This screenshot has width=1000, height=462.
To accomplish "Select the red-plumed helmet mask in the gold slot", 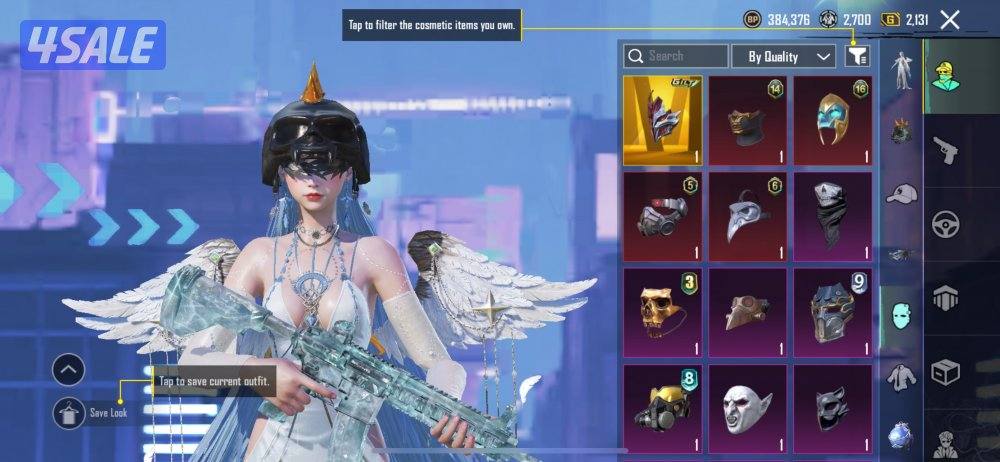I will click(662, 120).
